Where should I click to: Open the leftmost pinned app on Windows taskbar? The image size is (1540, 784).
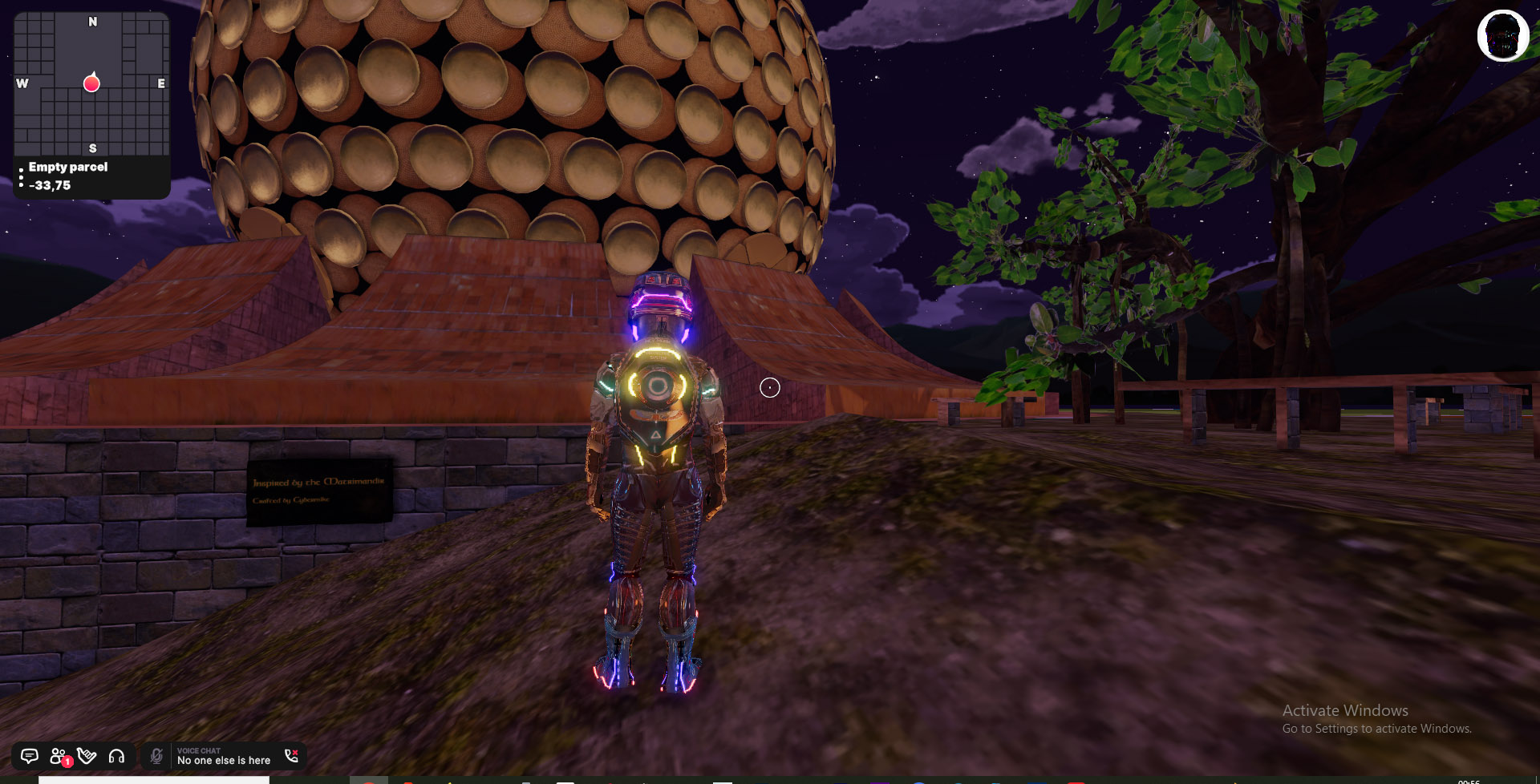click(x=368, y=780)
